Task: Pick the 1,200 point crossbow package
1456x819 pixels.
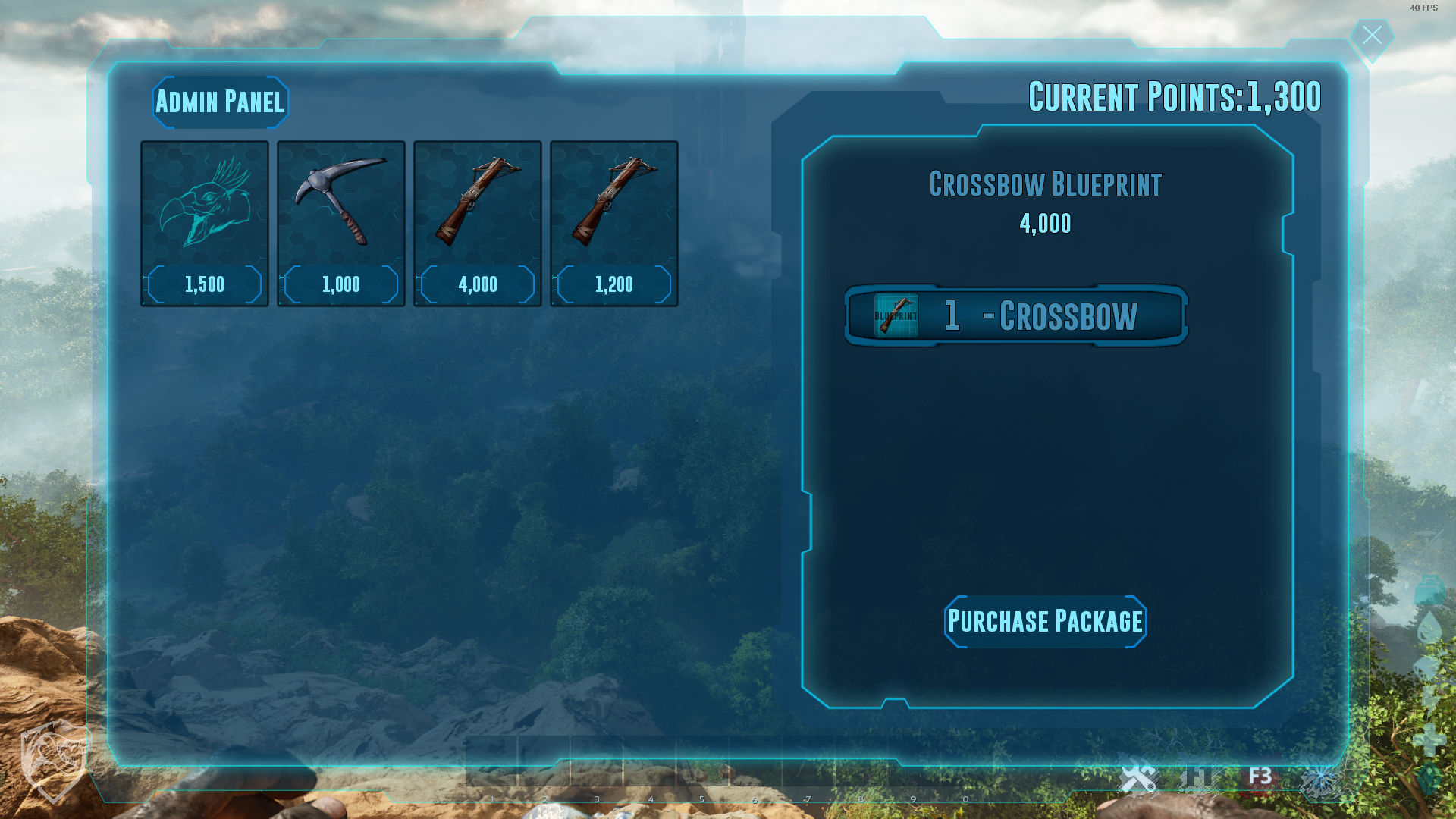Action: click(x=614, y=223)
